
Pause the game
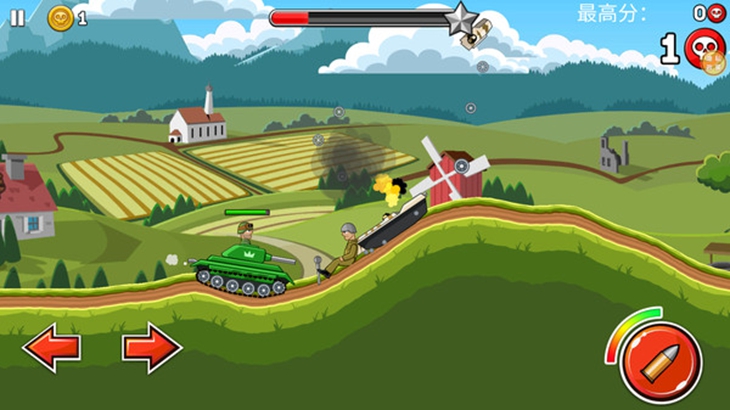18,17
